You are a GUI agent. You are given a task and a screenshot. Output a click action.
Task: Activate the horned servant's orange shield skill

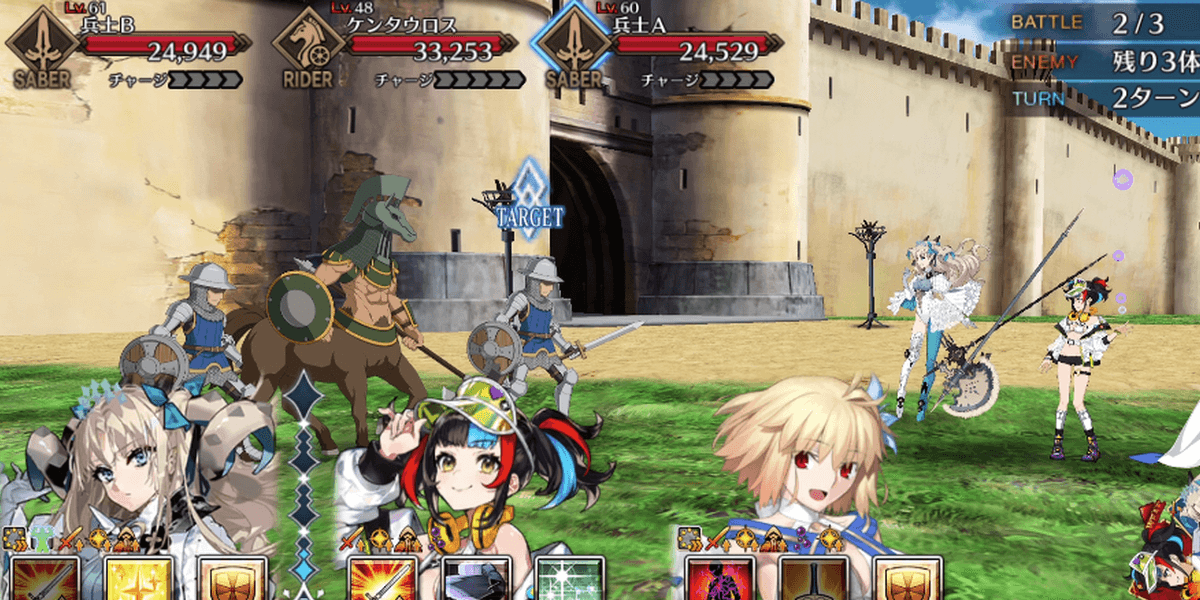tap(233, 579)
